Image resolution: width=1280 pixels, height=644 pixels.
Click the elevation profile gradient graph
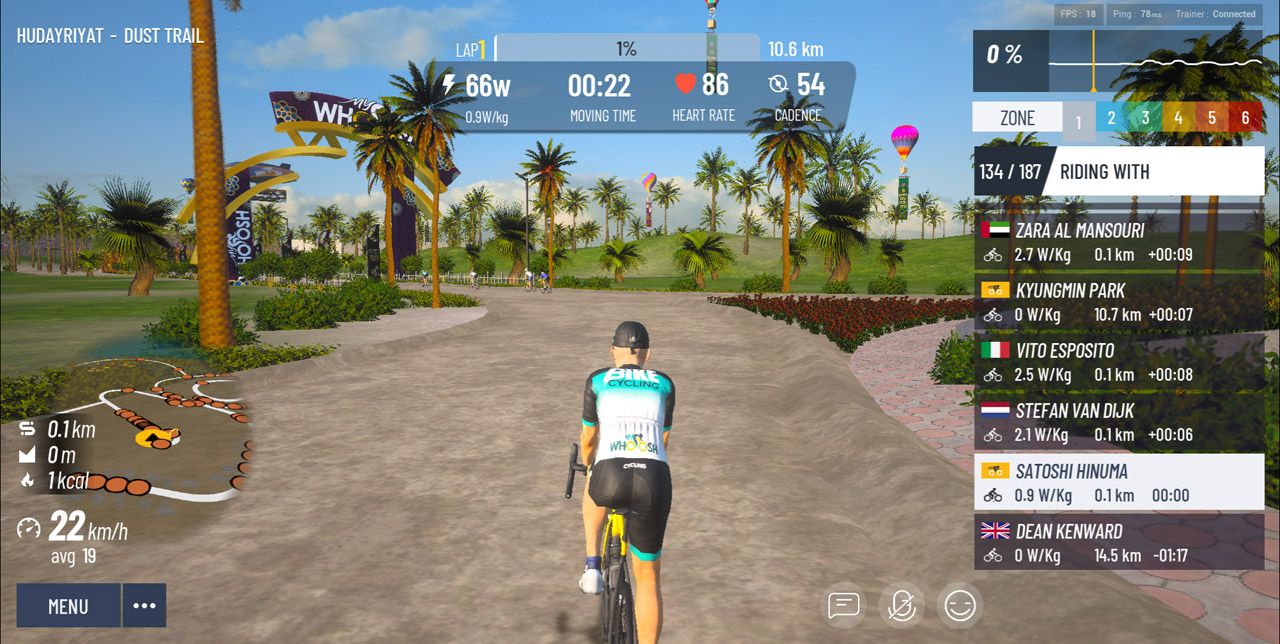(x=1156, y=61)
